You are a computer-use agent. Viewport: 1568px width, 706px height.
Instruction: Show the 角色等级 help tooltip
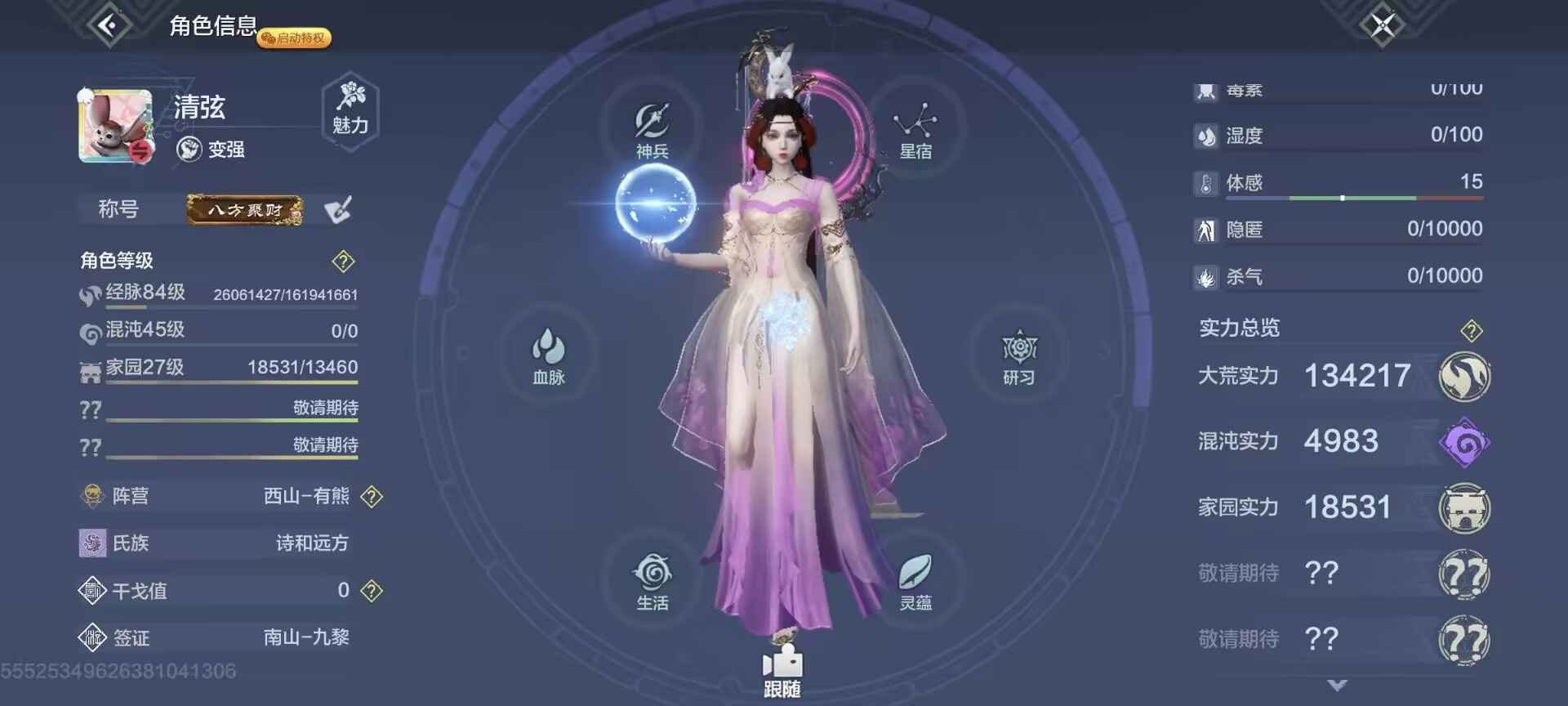coord(343,261)
